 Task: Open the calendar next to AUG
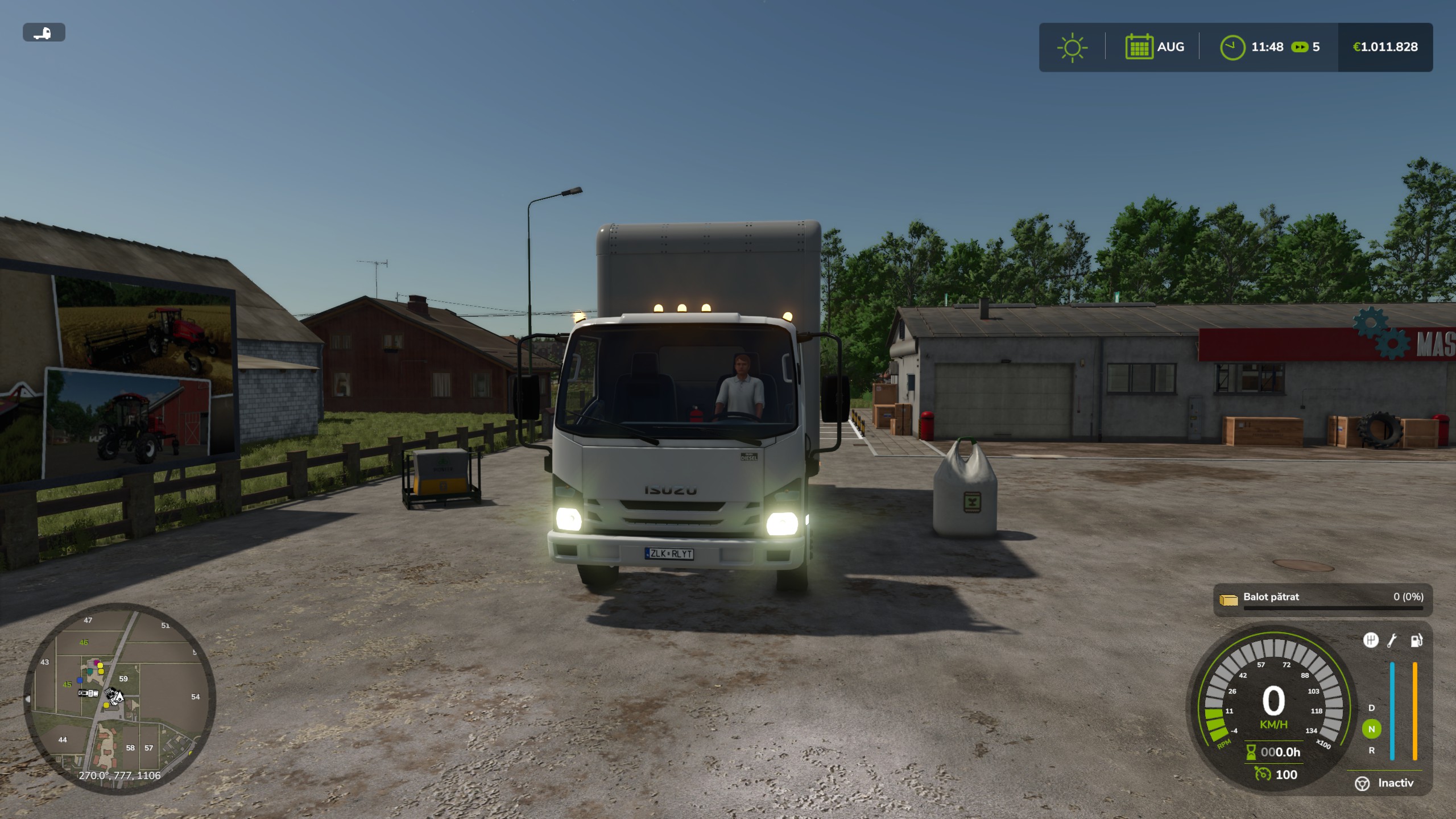1140,47
